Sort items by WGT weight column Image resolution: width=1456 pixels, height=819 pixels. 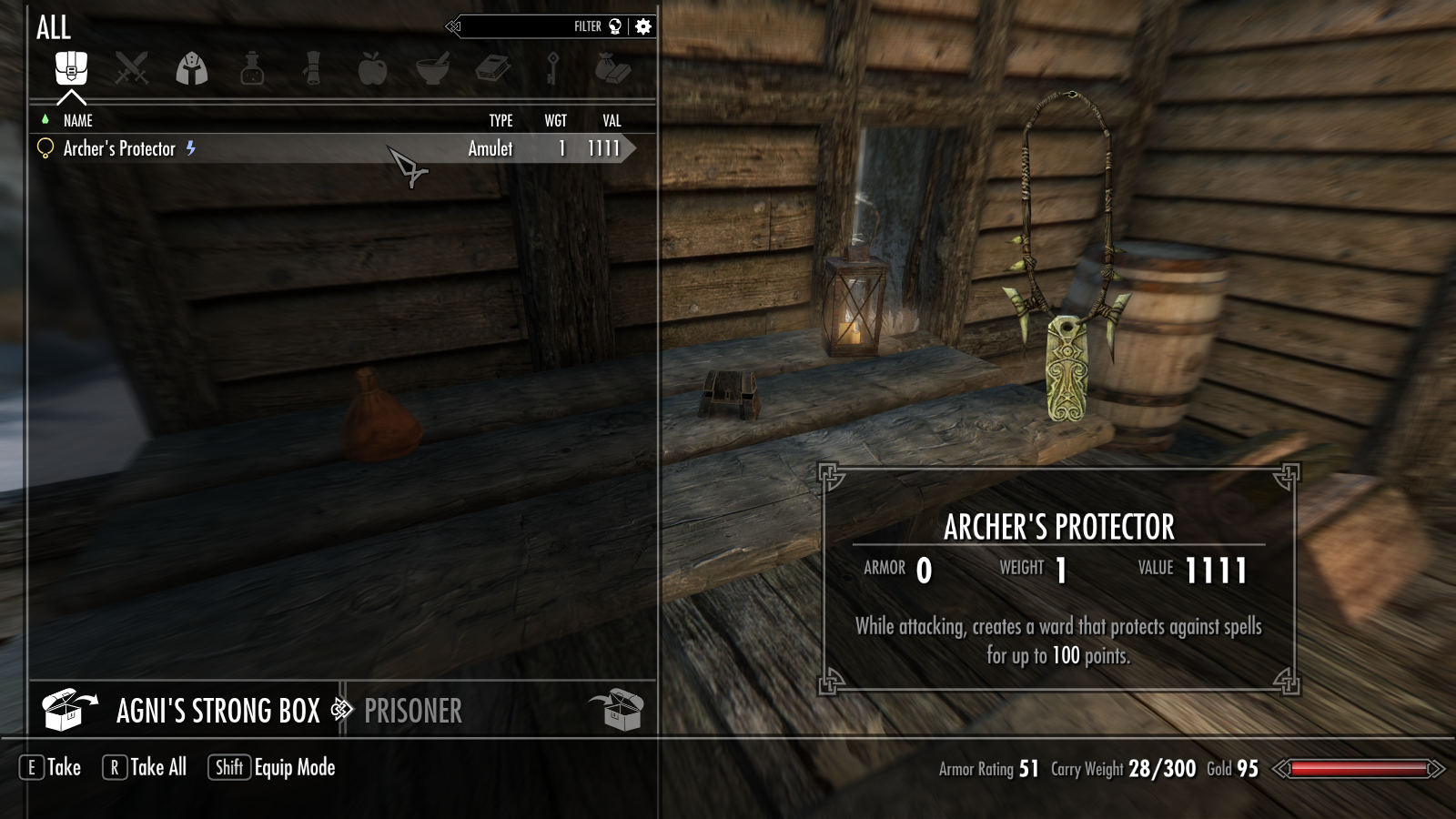pyautogui.click(x=555, y=120)
